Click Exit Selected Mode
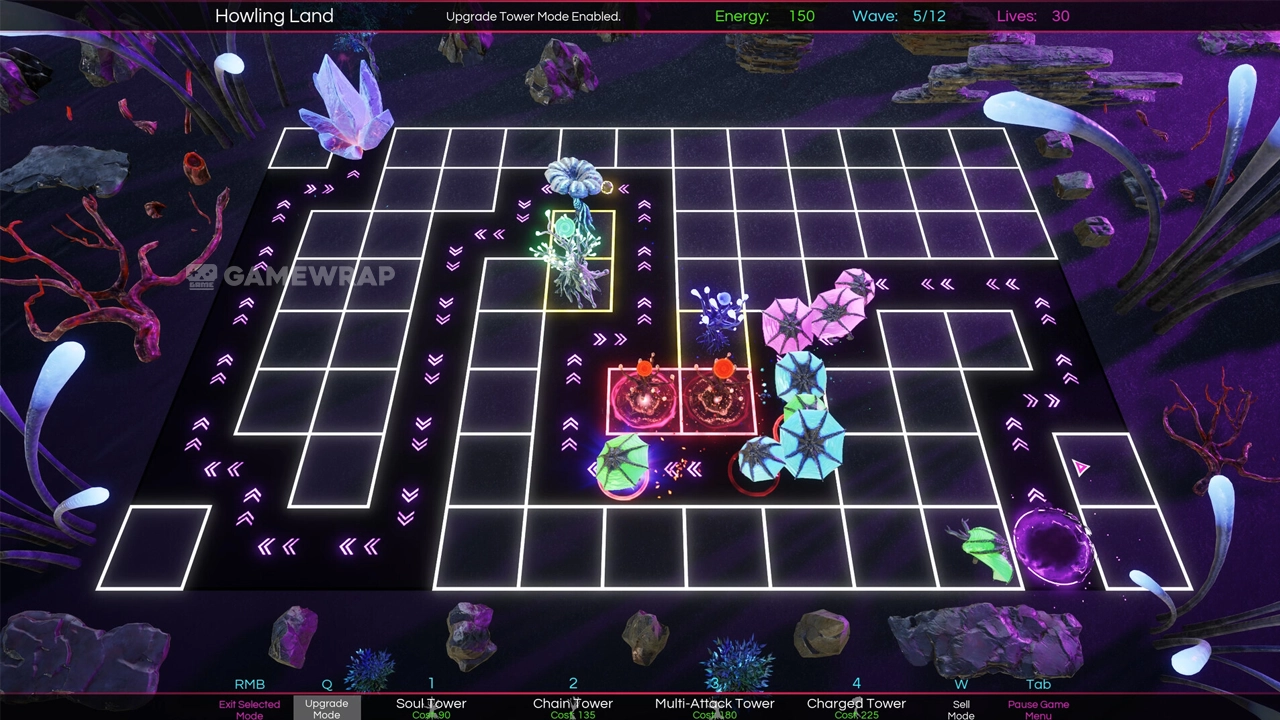 [x=249, y=708]
